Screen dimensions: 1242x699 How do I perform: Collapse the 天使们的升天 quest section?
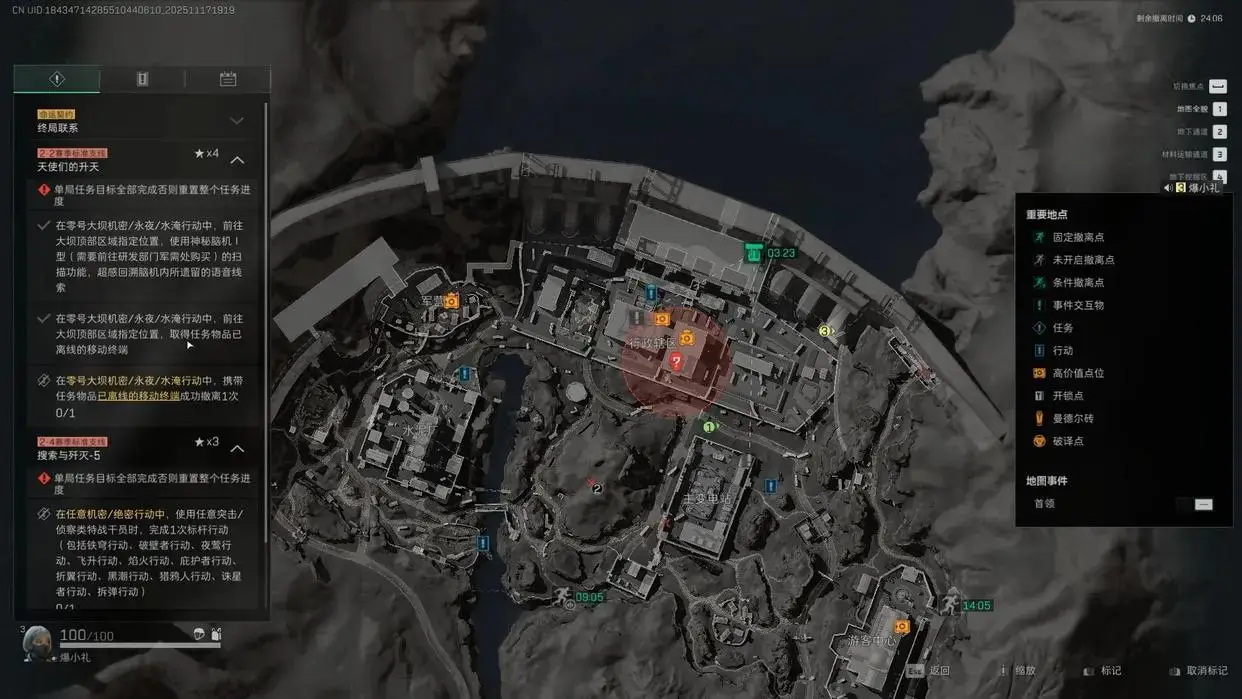tap(237, 160)
